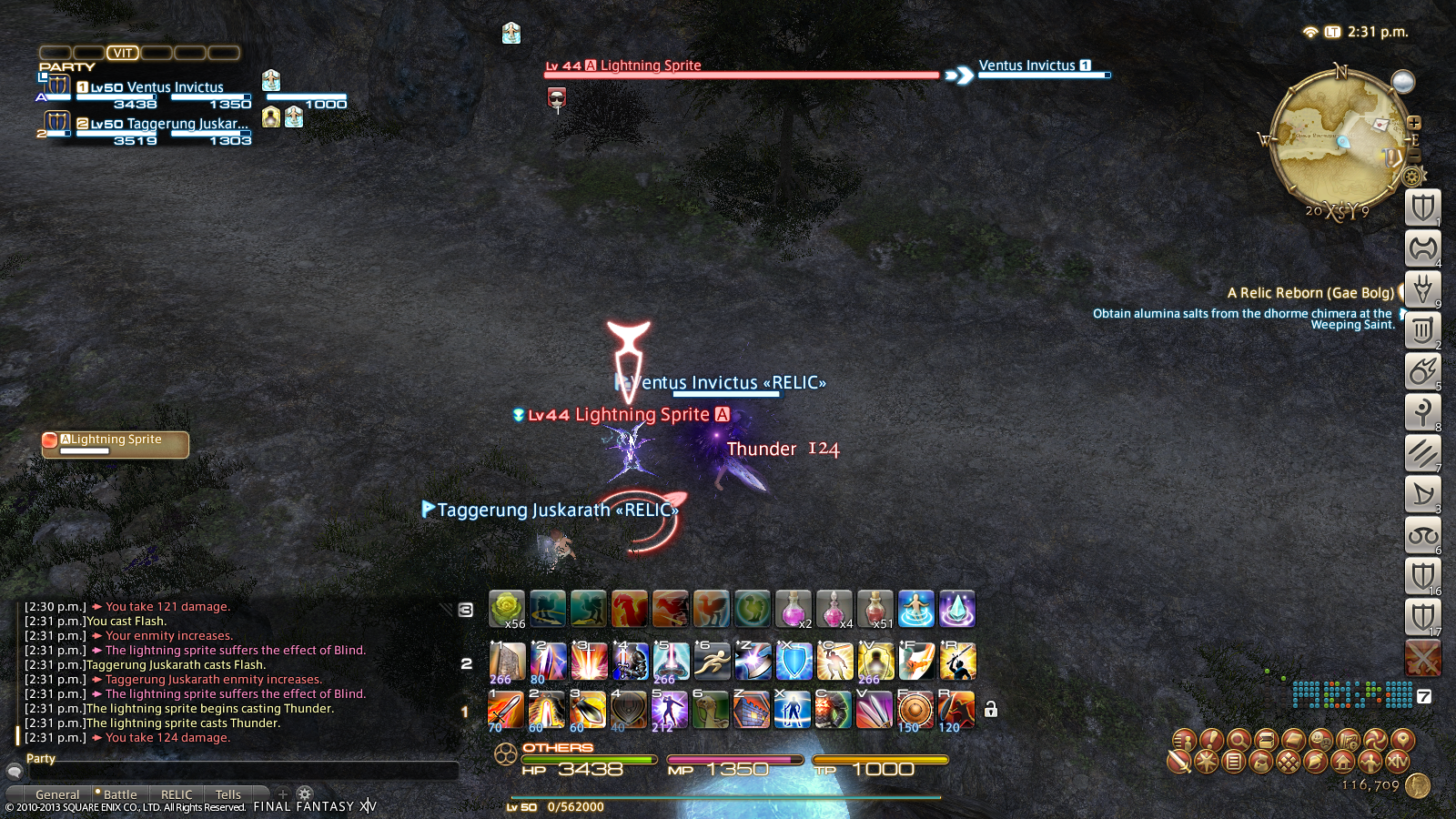Open chat settings with the gear icon
The height and width of the screenshot is (819, 1456).
tap(304, 794)
